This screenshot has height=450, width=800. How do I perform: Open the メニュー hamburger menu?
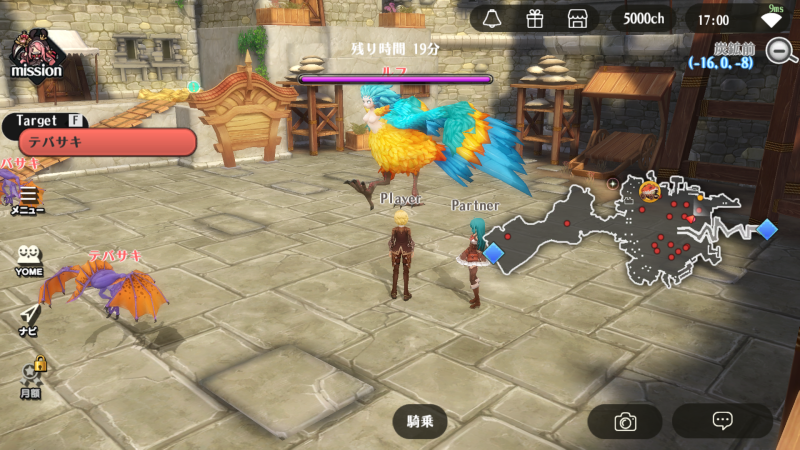click(28, 198)
